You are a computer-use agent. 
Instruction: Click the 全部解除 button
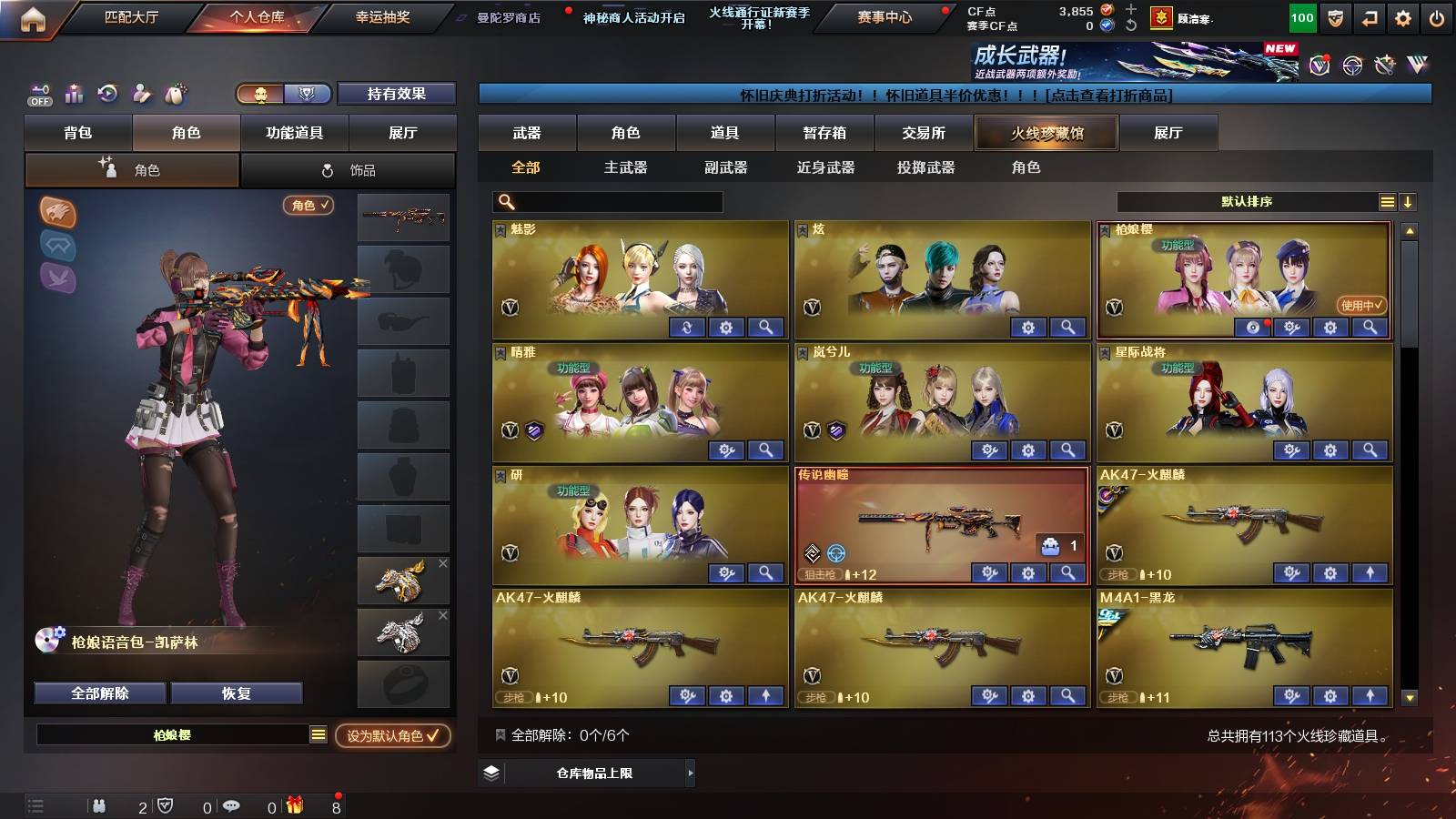(98, 693)
